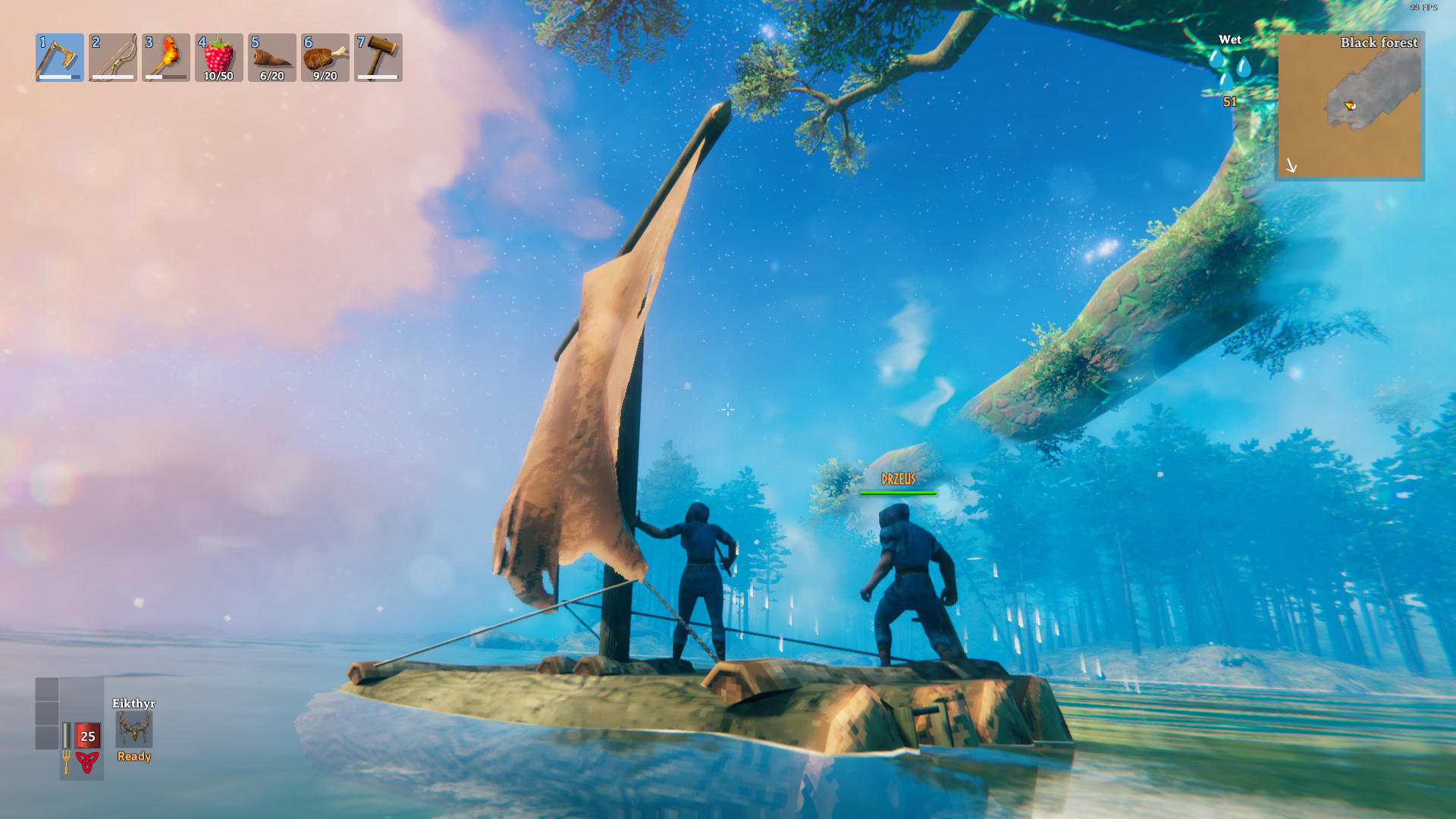
Task: Eat cooked meat from hotbar slot 6
Action: click(325, 58)
